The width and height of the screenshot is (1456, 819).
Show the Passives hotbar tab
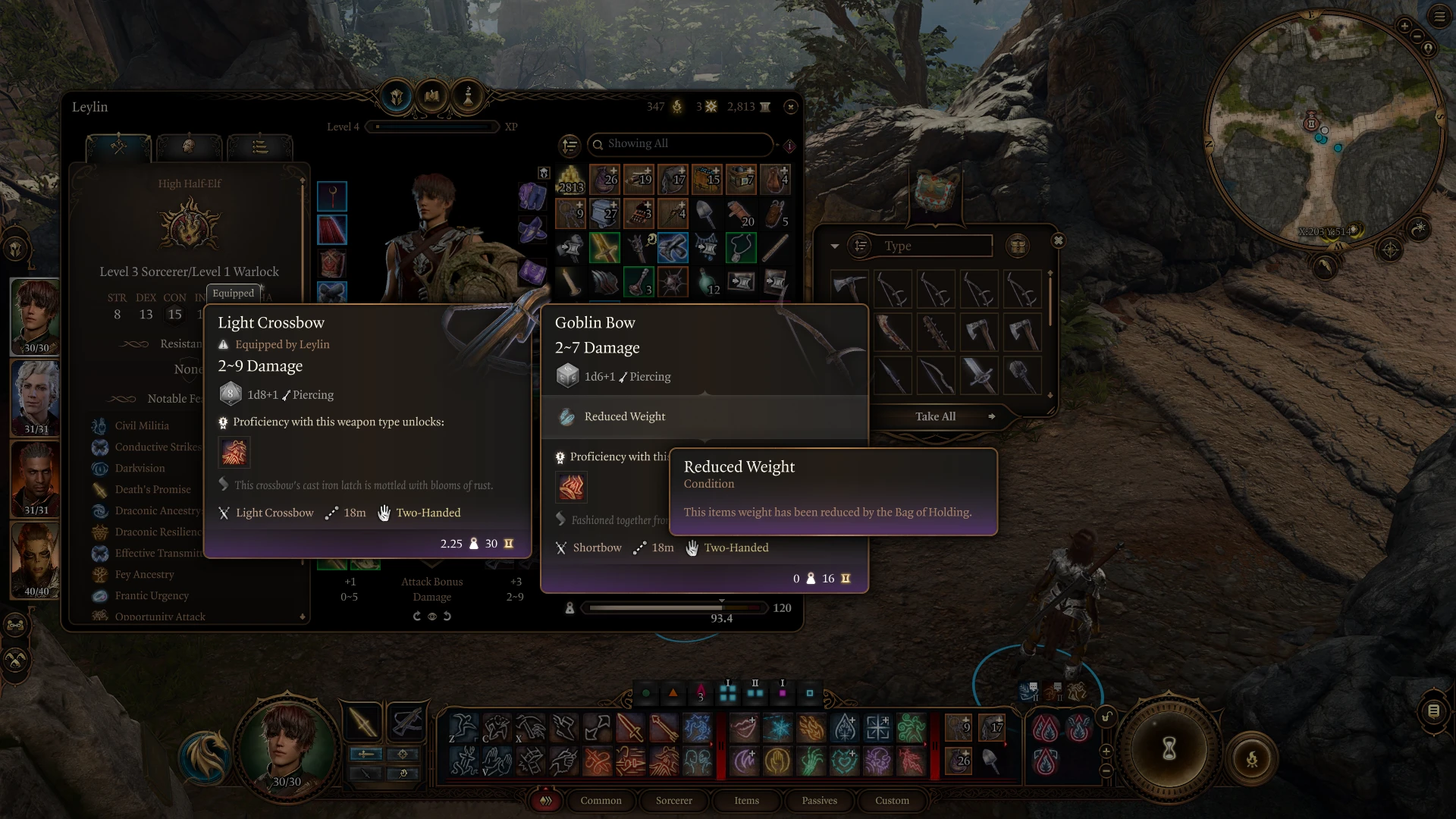[819, 801]
